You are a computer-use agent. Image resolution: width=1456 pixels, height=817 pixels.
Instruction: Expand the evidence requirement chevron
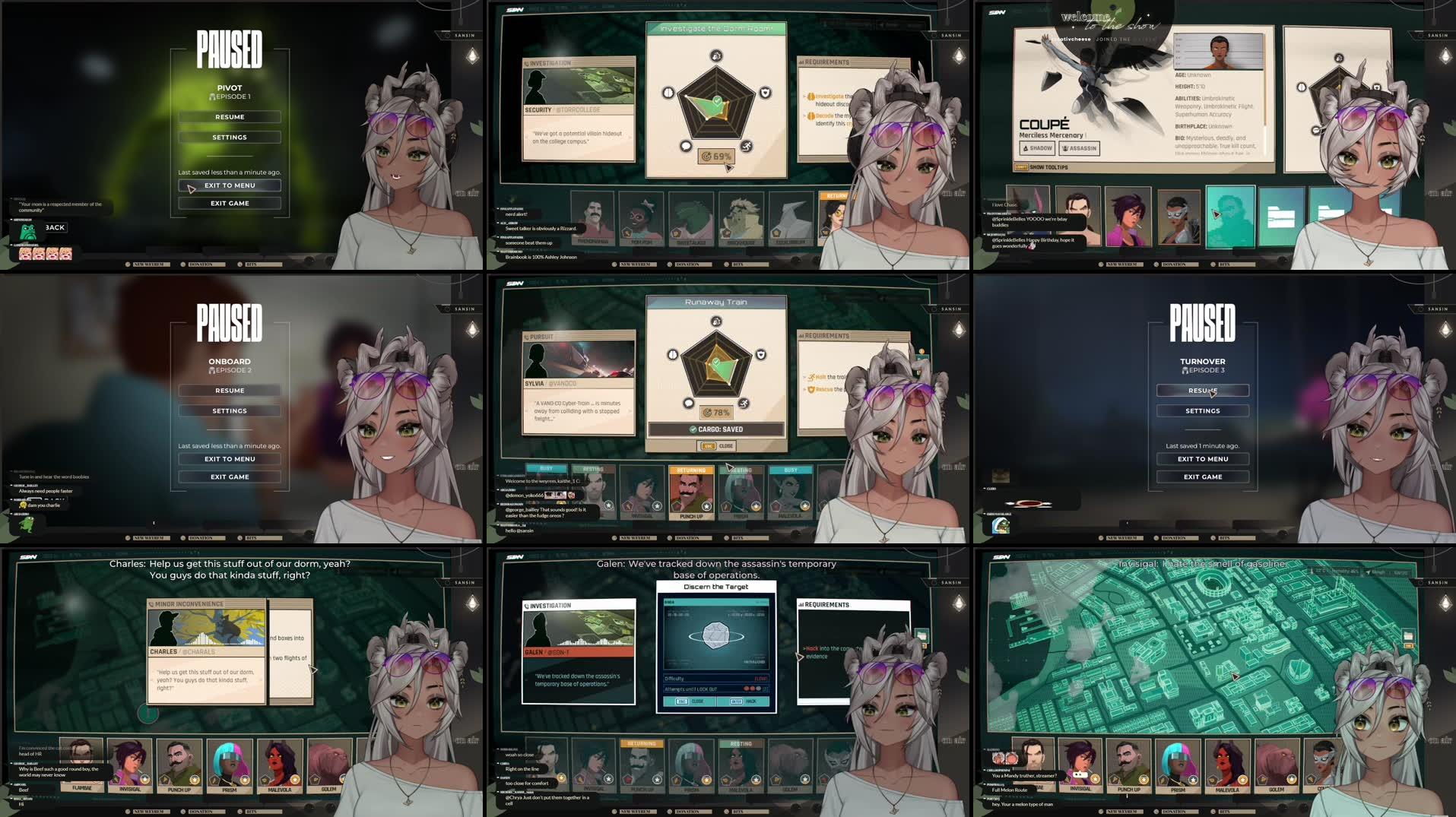coord(799,657)
